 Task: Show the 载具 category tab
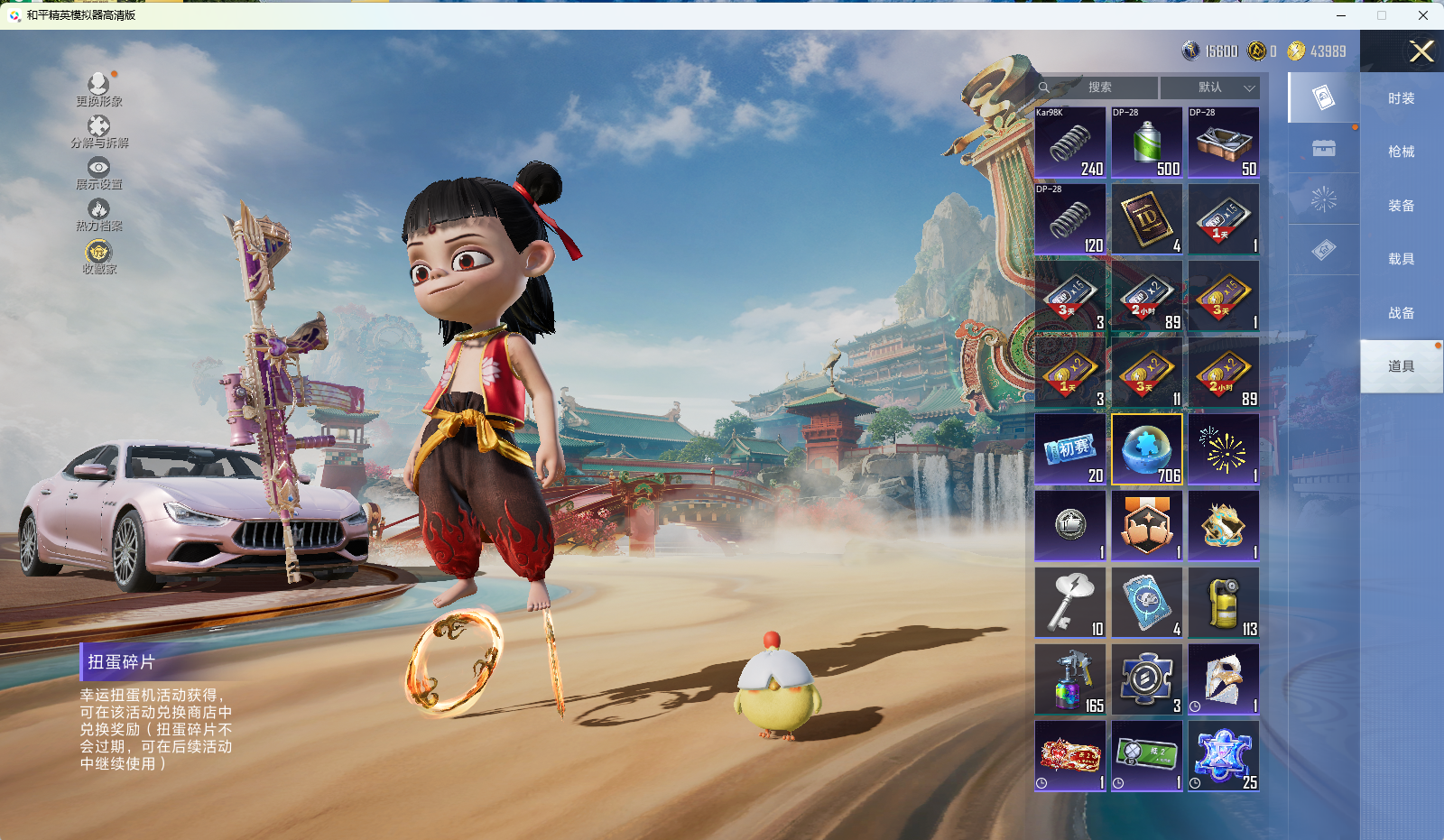click(1401, 259)
